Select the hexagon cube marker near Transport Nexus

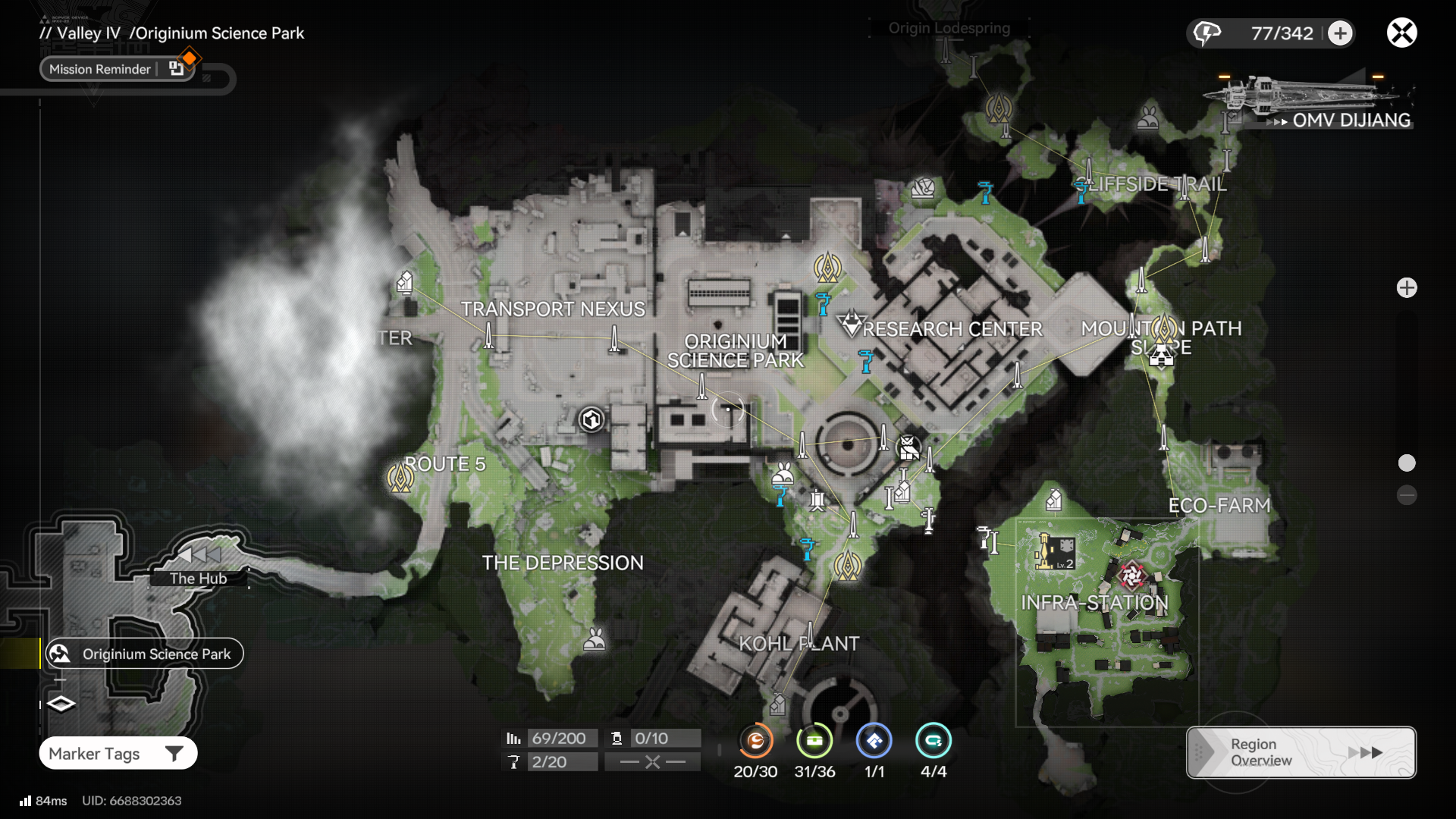click(x=591, y=419)
